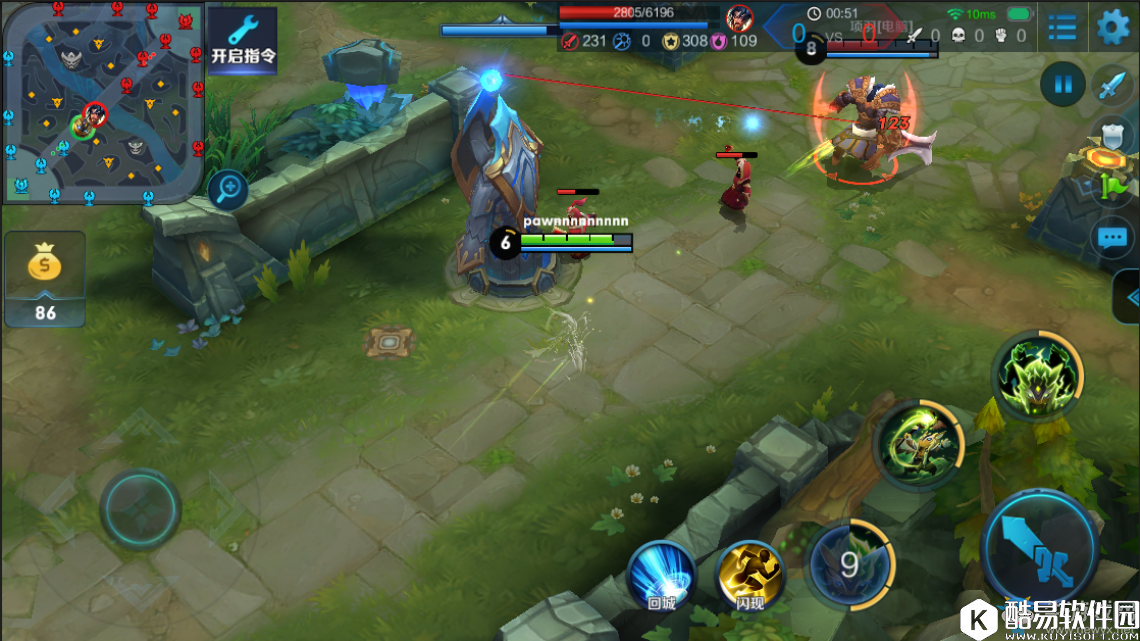Image resolution: width=1140 pixels, height=641 pixels.
Task: Trigger the green demon ultimate skill
Action: click(x=1037, y=376)
